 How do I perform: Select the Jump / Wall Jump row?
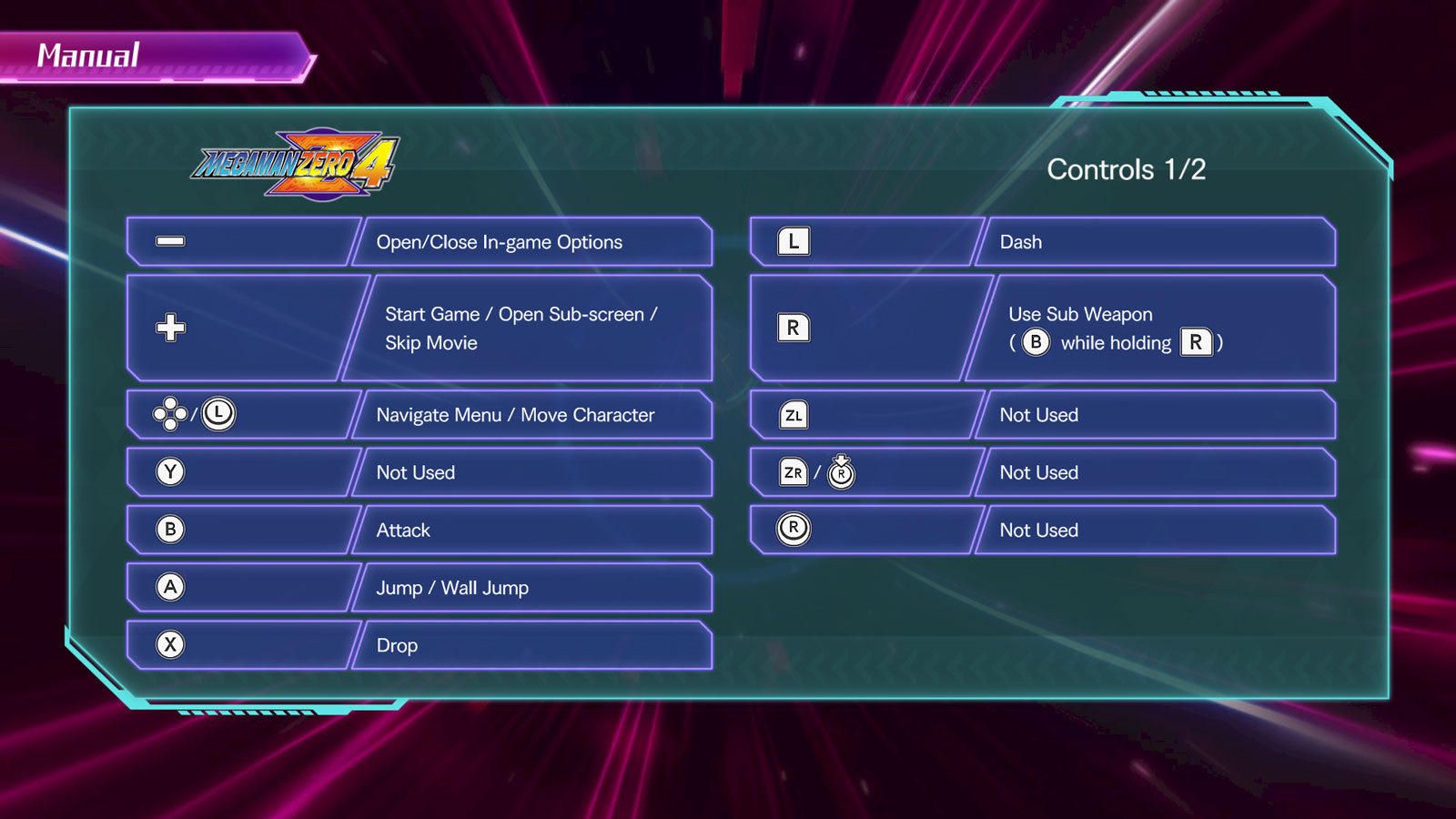click(452, 587)
